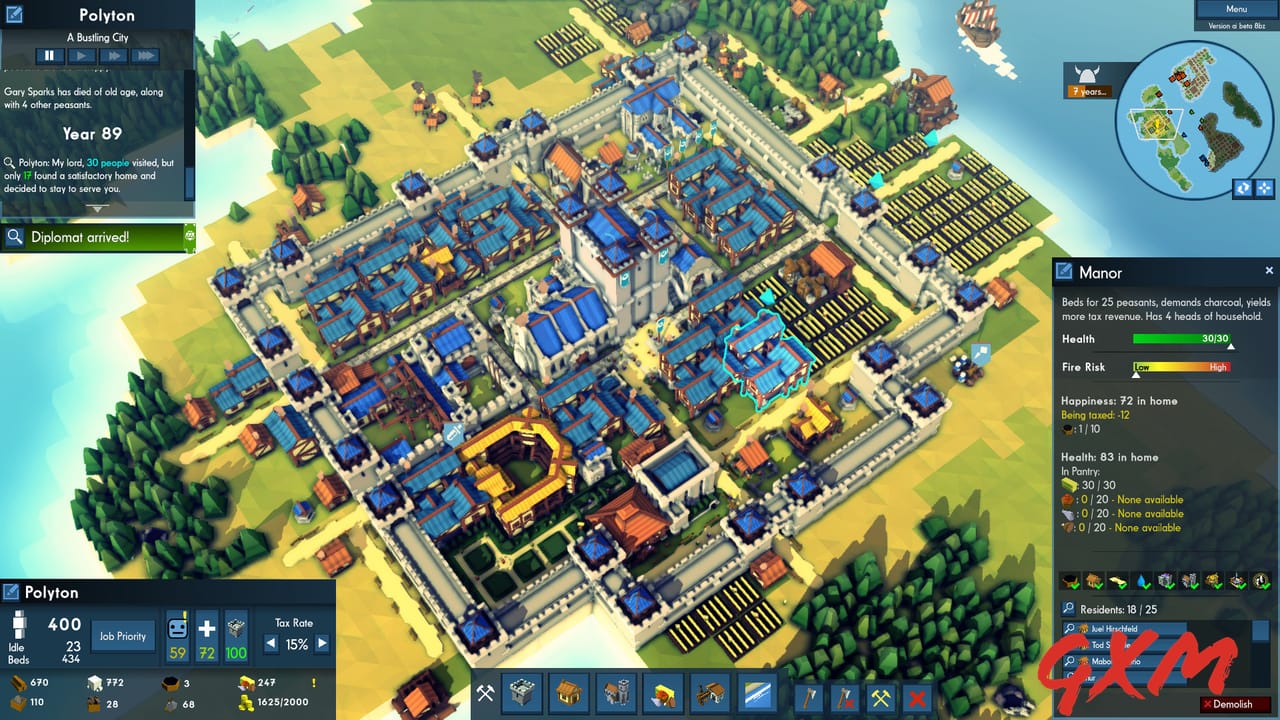Expand the message log chevron below Year 89
Viewport: 1280px width, 720px height.
(x=97, y=208)
